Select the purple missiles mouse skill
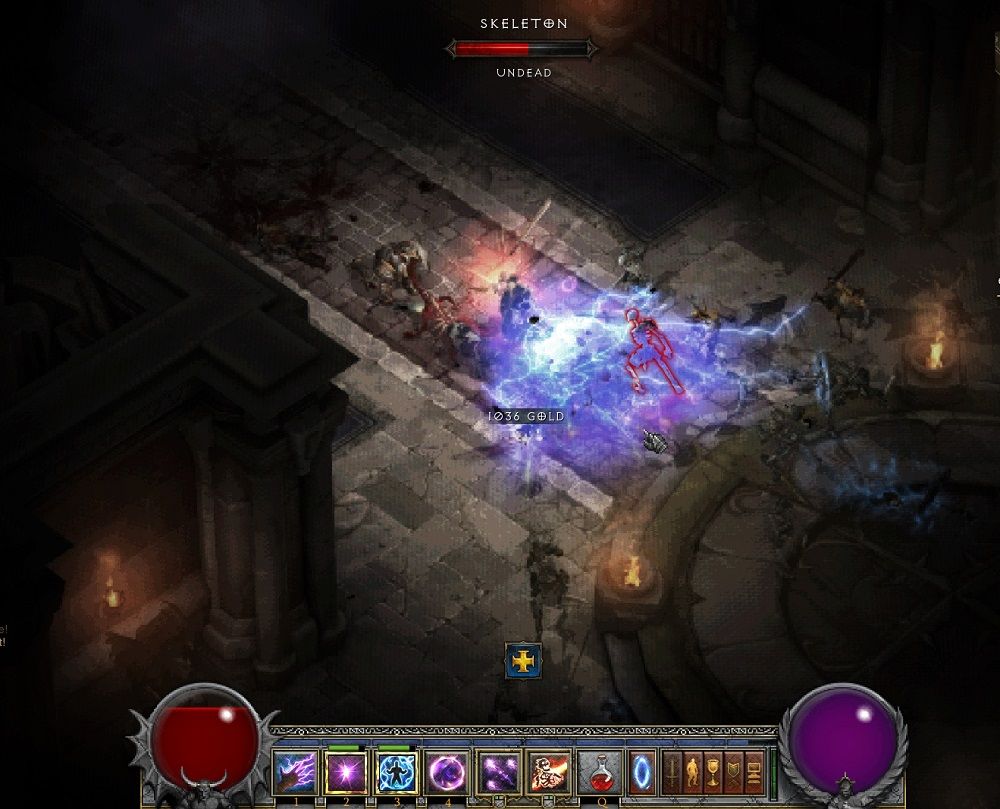The width and height of the screenshot is (1000, 809). pos(498,773)
